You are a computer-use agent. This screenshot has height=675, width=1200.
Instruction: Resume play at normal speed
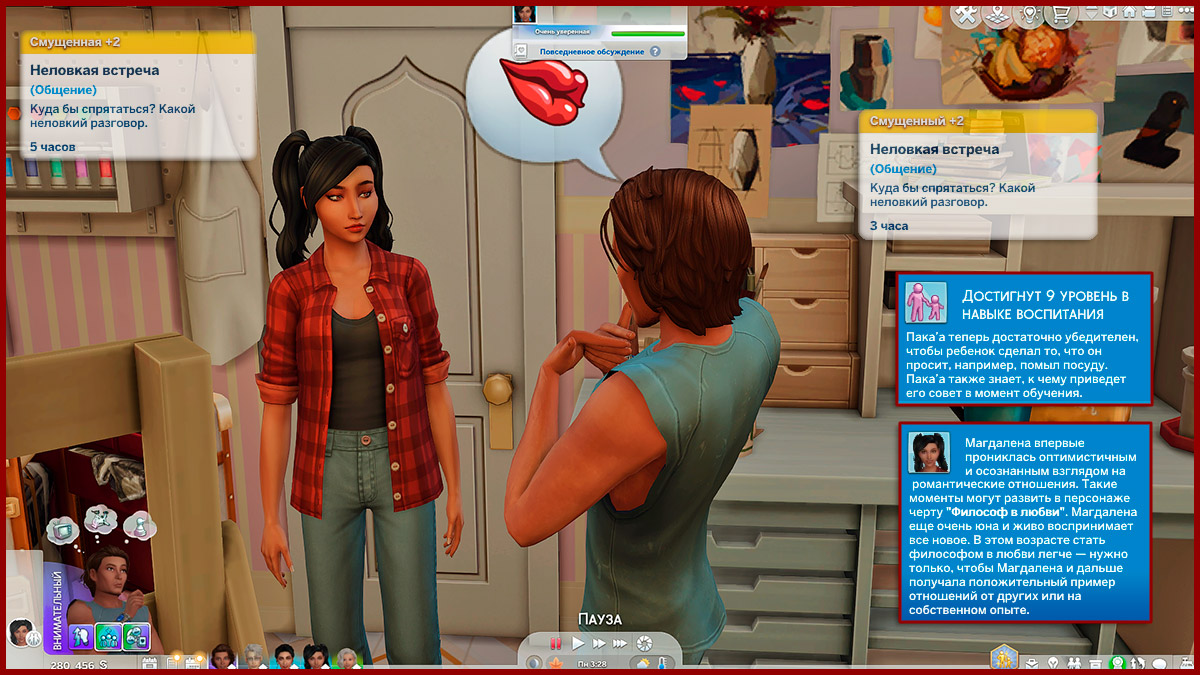click(x=578, y=643)
